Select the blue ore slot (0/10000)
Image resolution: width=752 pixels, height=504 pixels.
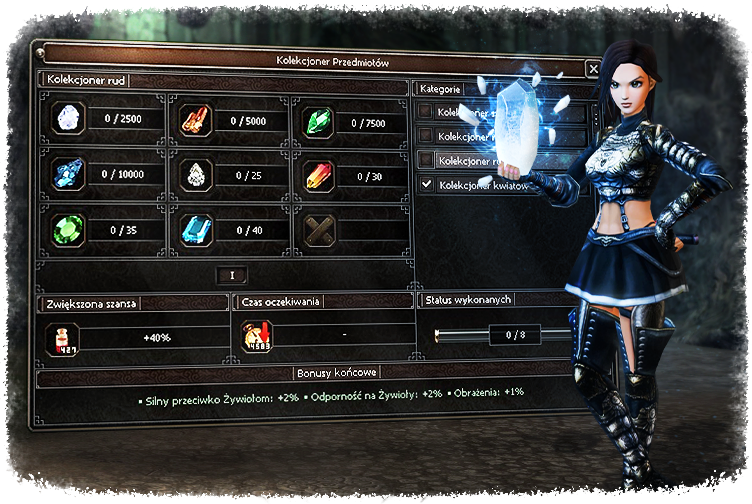[x=68, y=173]
